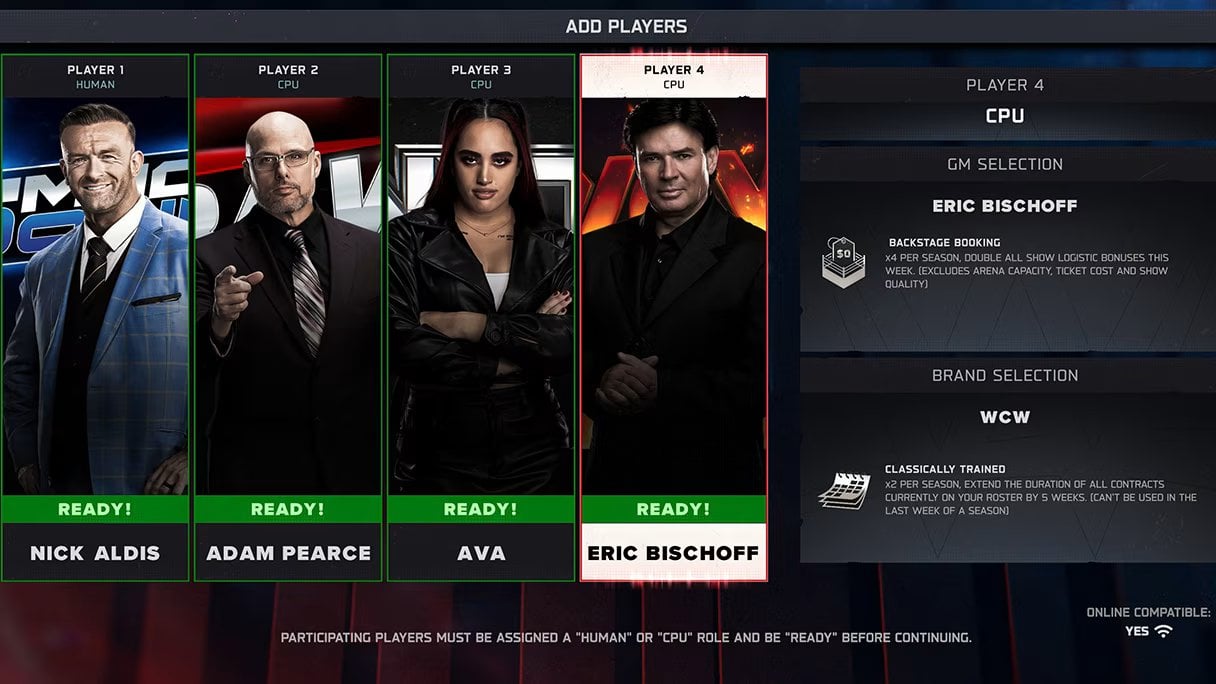
Task: Click the Backstage Booking power card icon
Action: [843, 263]
